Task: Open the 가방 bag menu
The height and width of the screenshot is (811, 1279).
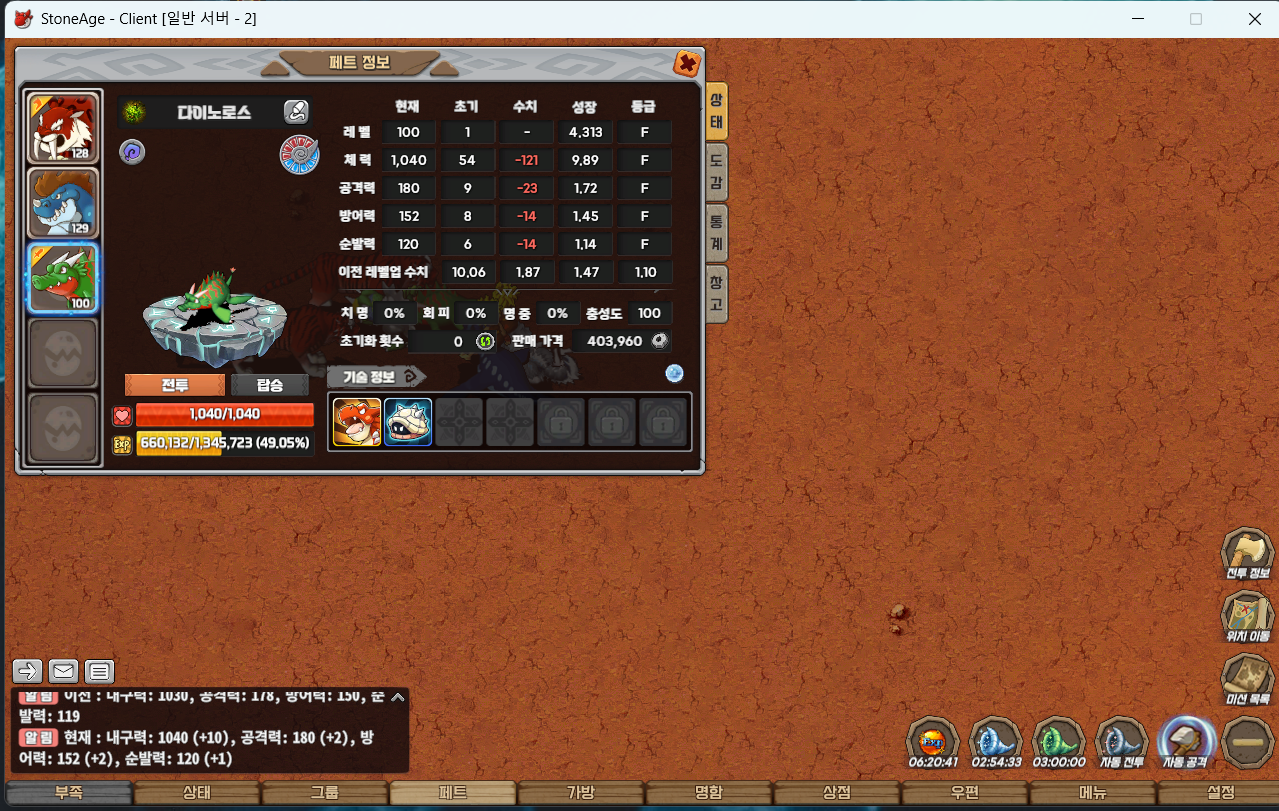Action: pos(581,793)
